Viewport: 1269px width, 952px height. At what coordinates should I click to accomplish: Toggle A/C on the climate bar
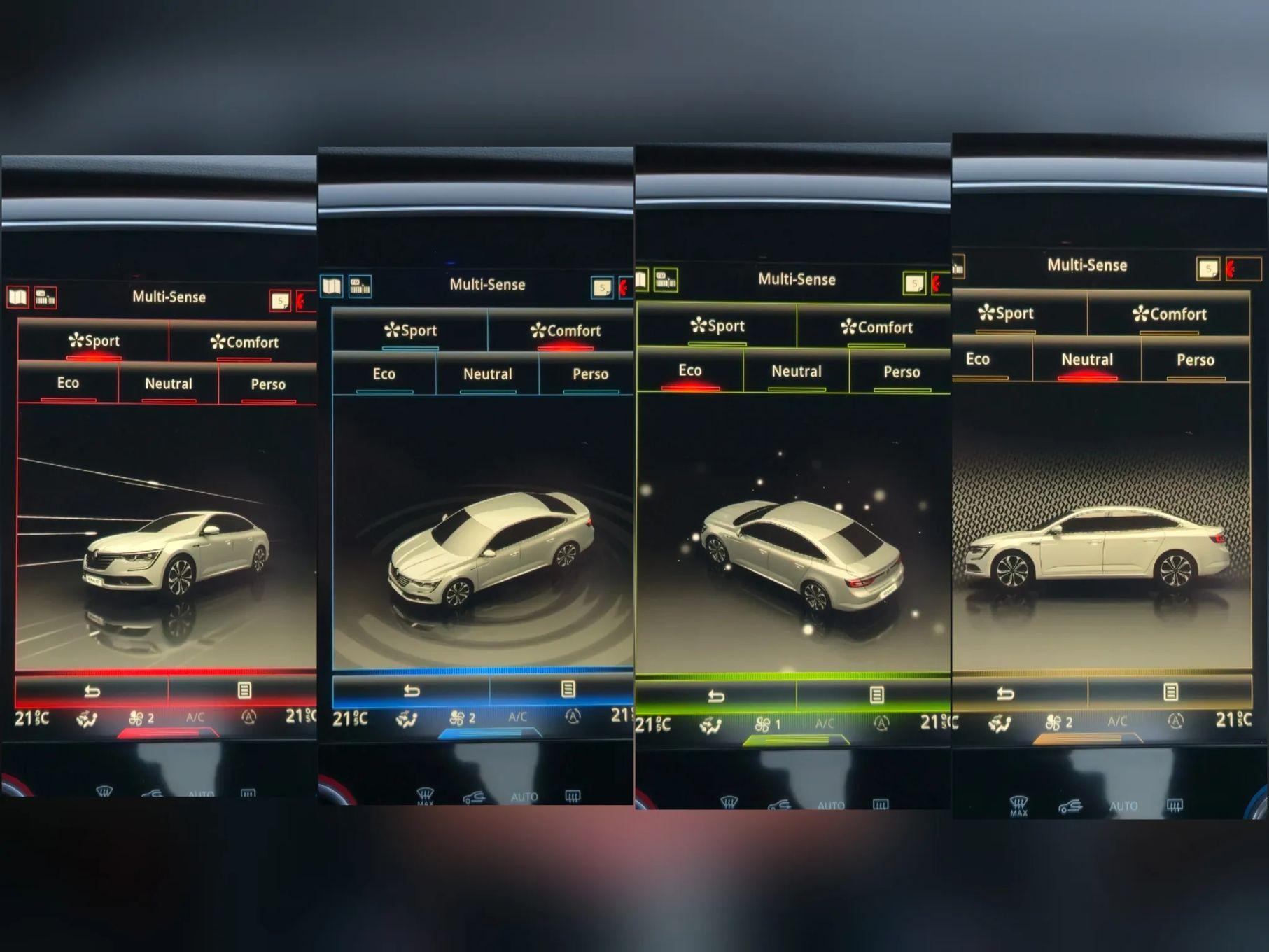click(x=194, y=717)
